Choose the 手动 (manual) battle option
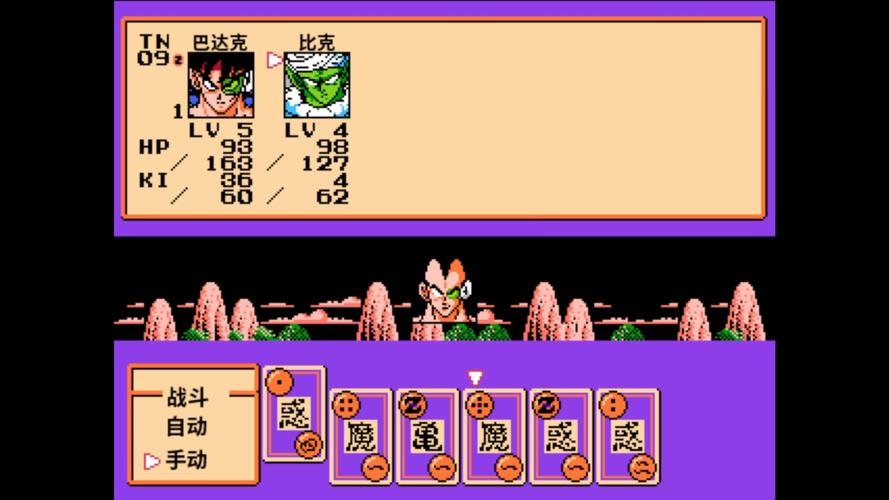Image resolution: width=889 pixels, height=500 pixels. (x=186, y=461)
